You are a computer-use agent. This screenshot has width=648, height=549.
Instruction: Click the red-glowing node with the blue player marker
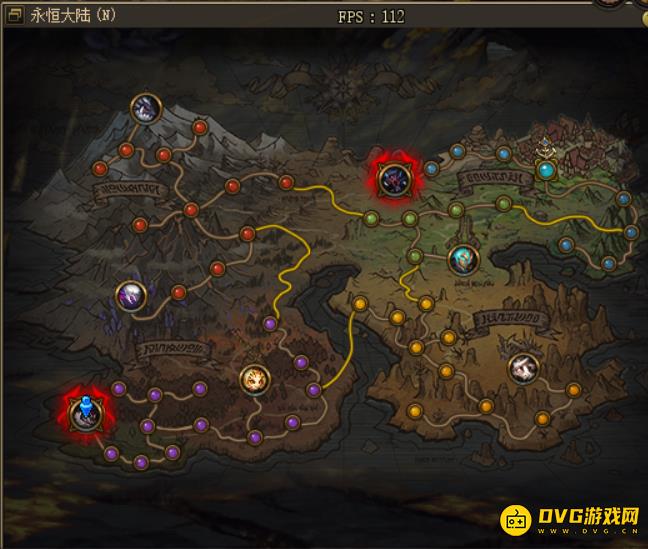(85, 413)
